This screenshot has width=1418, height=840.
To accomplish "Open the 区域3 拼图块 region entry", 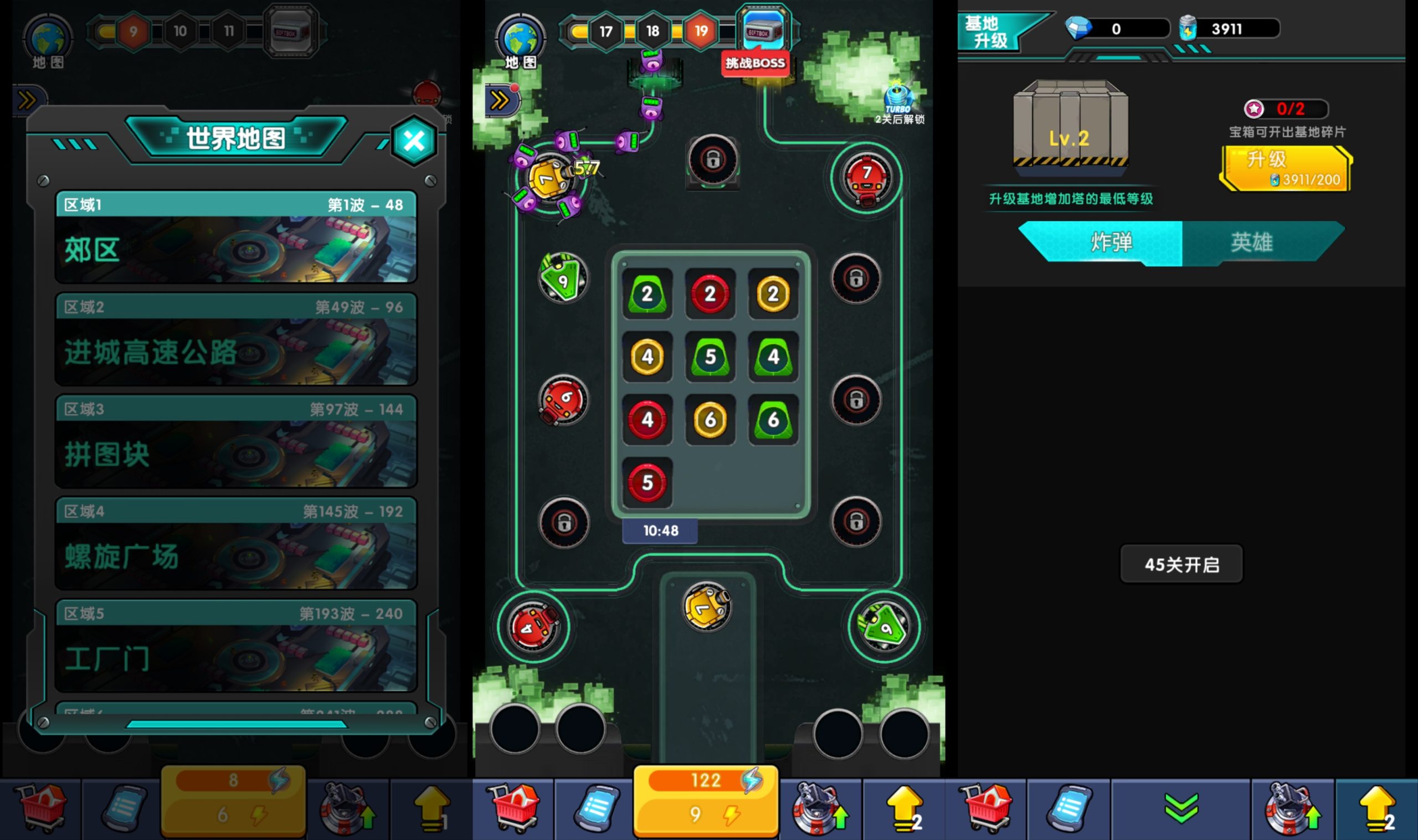I will coord(235,441).
